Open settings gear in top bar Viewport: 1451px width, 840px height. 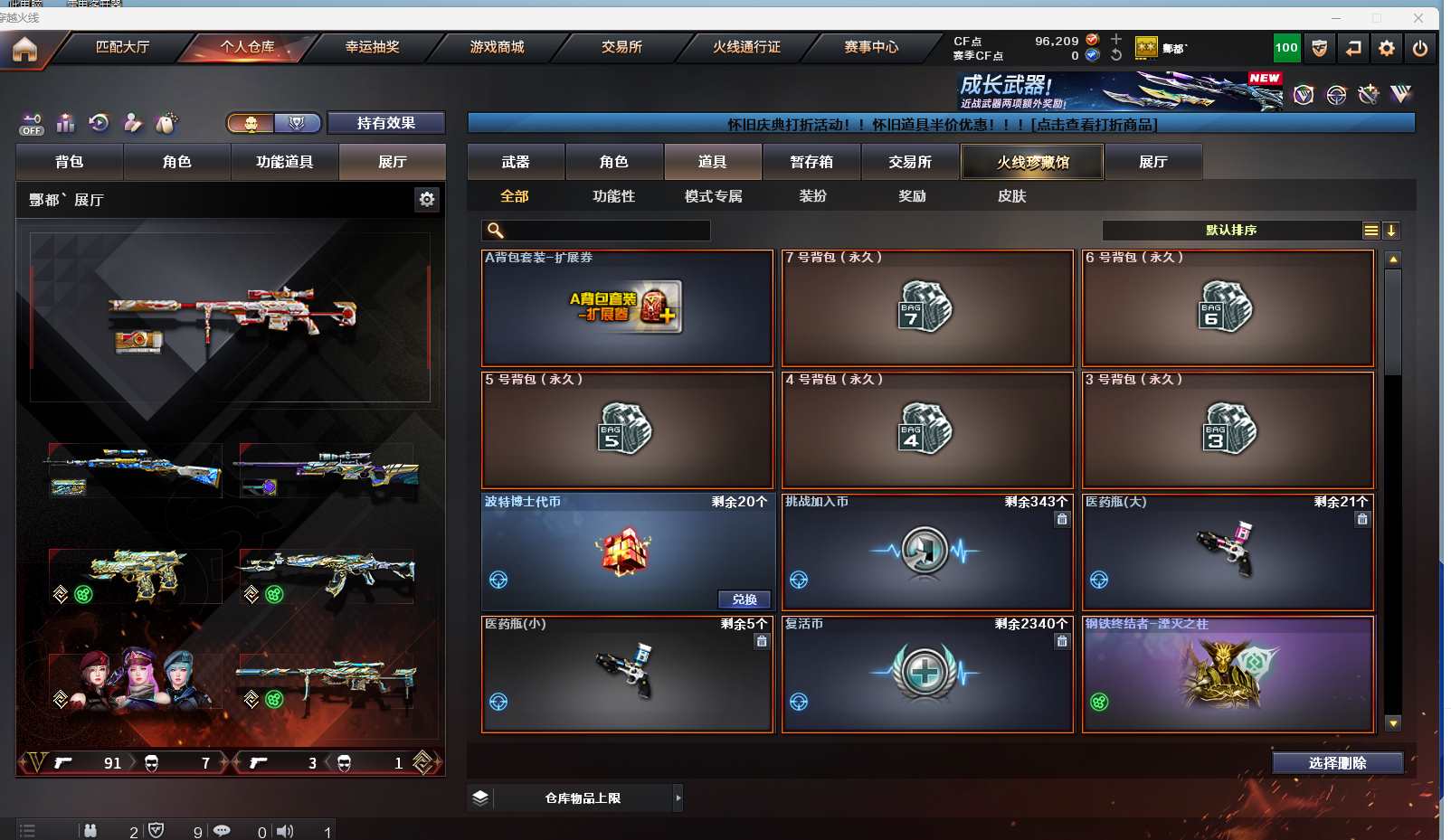tap(1386, 49)
